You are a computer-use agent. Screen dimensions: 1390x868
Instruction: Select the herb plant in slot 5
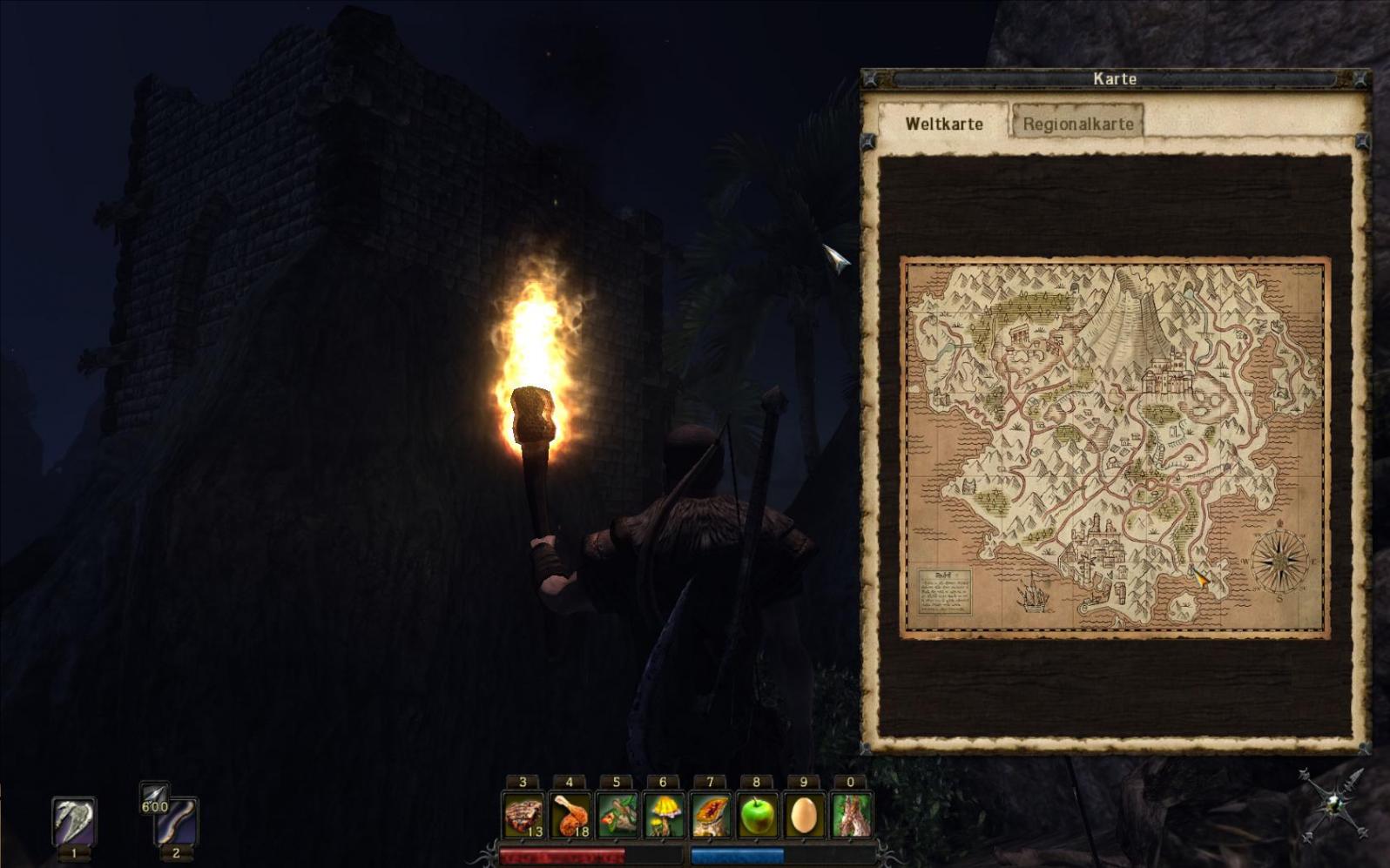(617, 816)
